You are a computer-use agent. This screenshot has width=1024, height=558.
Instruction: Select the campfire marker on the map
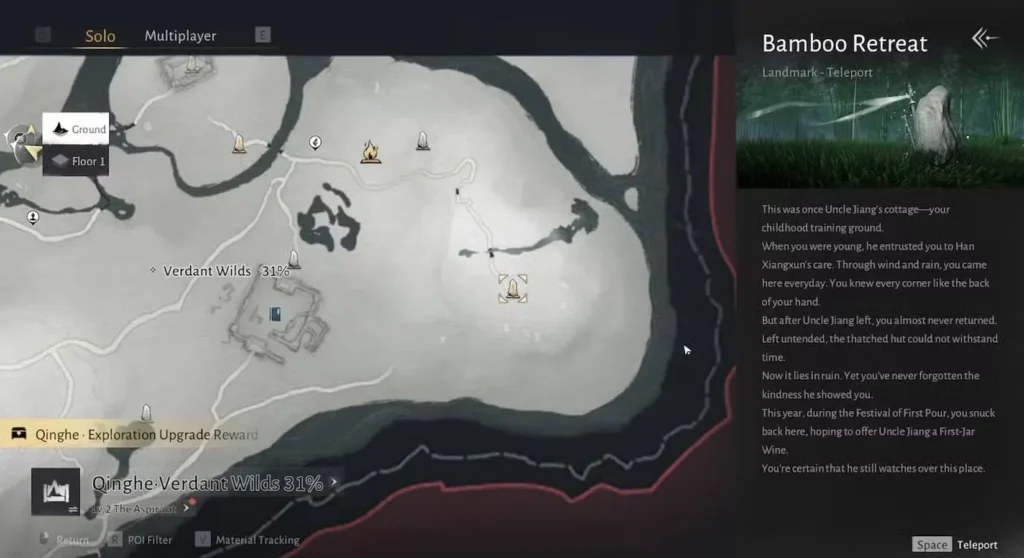tap(371, 151)
